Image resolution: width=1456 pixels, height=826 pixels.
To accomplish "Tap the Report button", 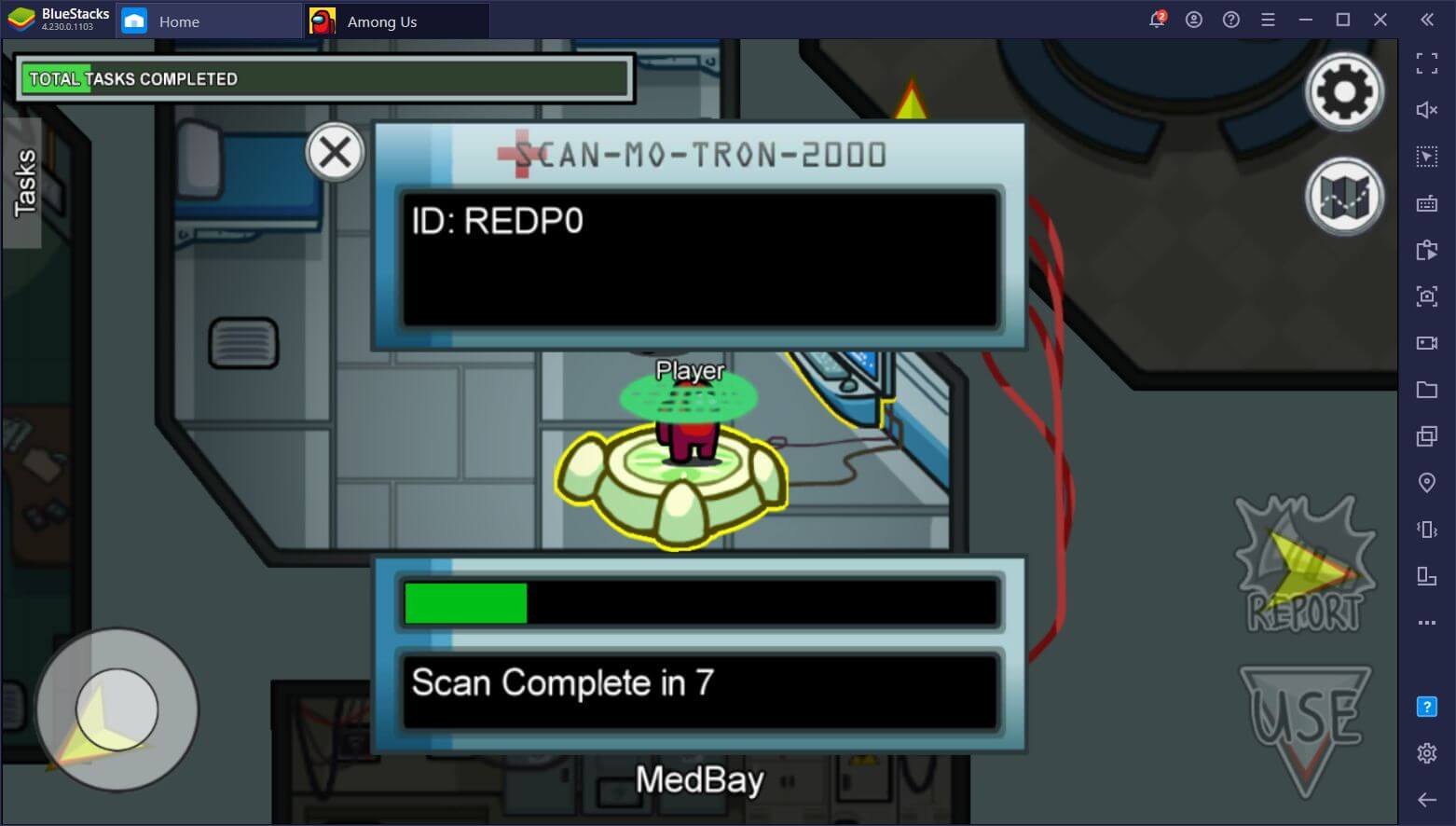I will (1305, 565).
